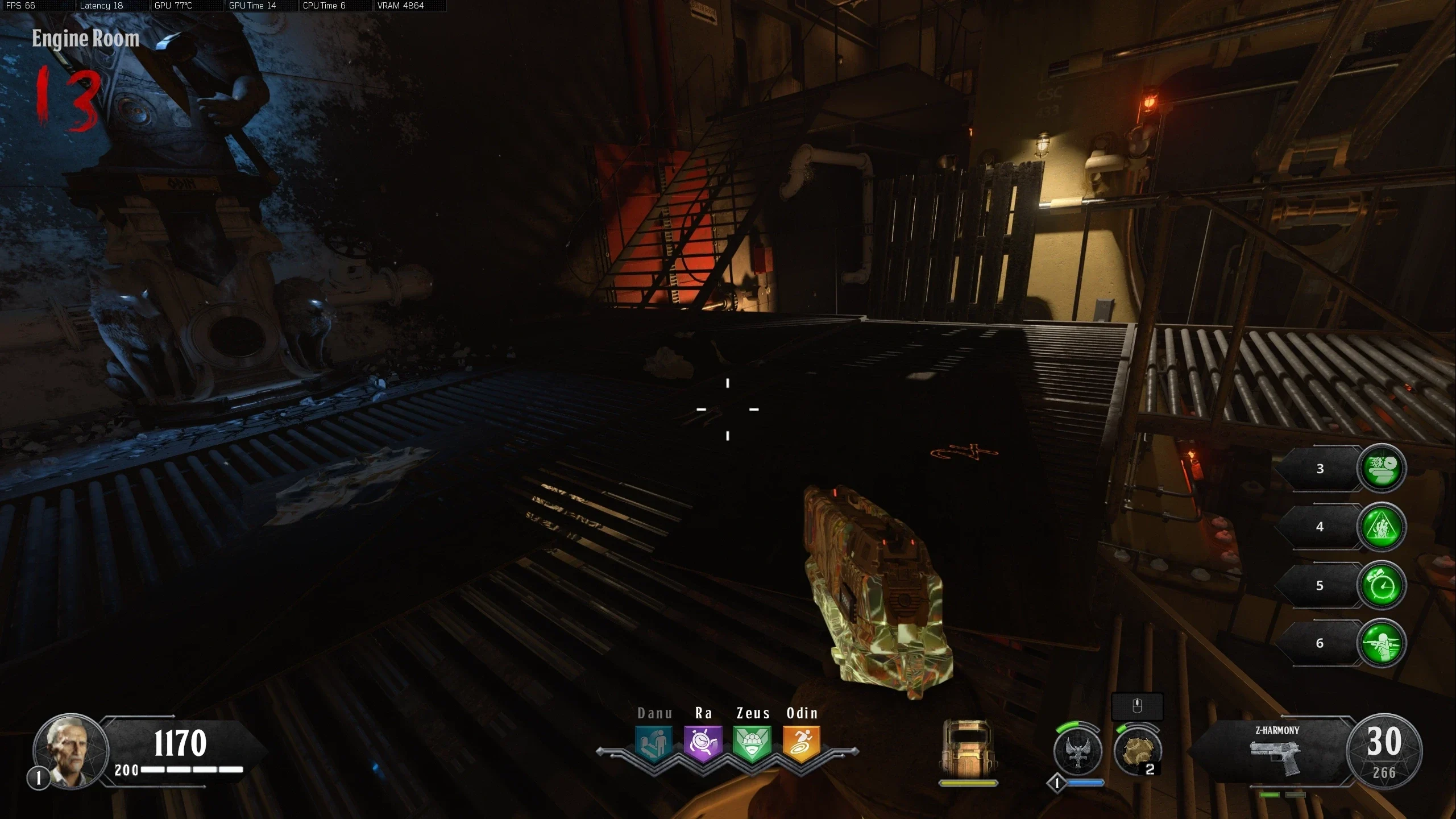Click the shield equipment icon

click(968, 750)
